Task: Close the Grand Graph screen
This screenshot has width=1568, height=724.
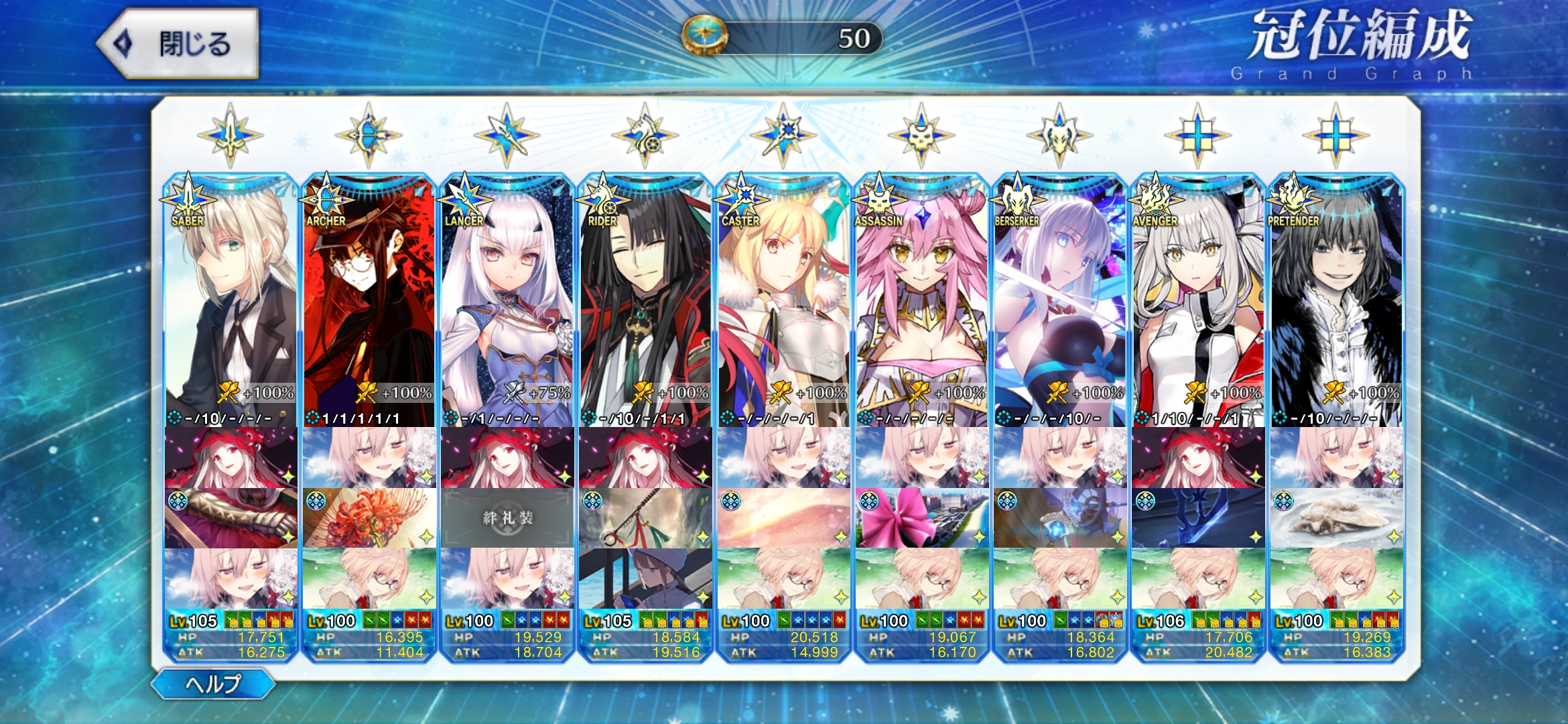Action: 179,44
